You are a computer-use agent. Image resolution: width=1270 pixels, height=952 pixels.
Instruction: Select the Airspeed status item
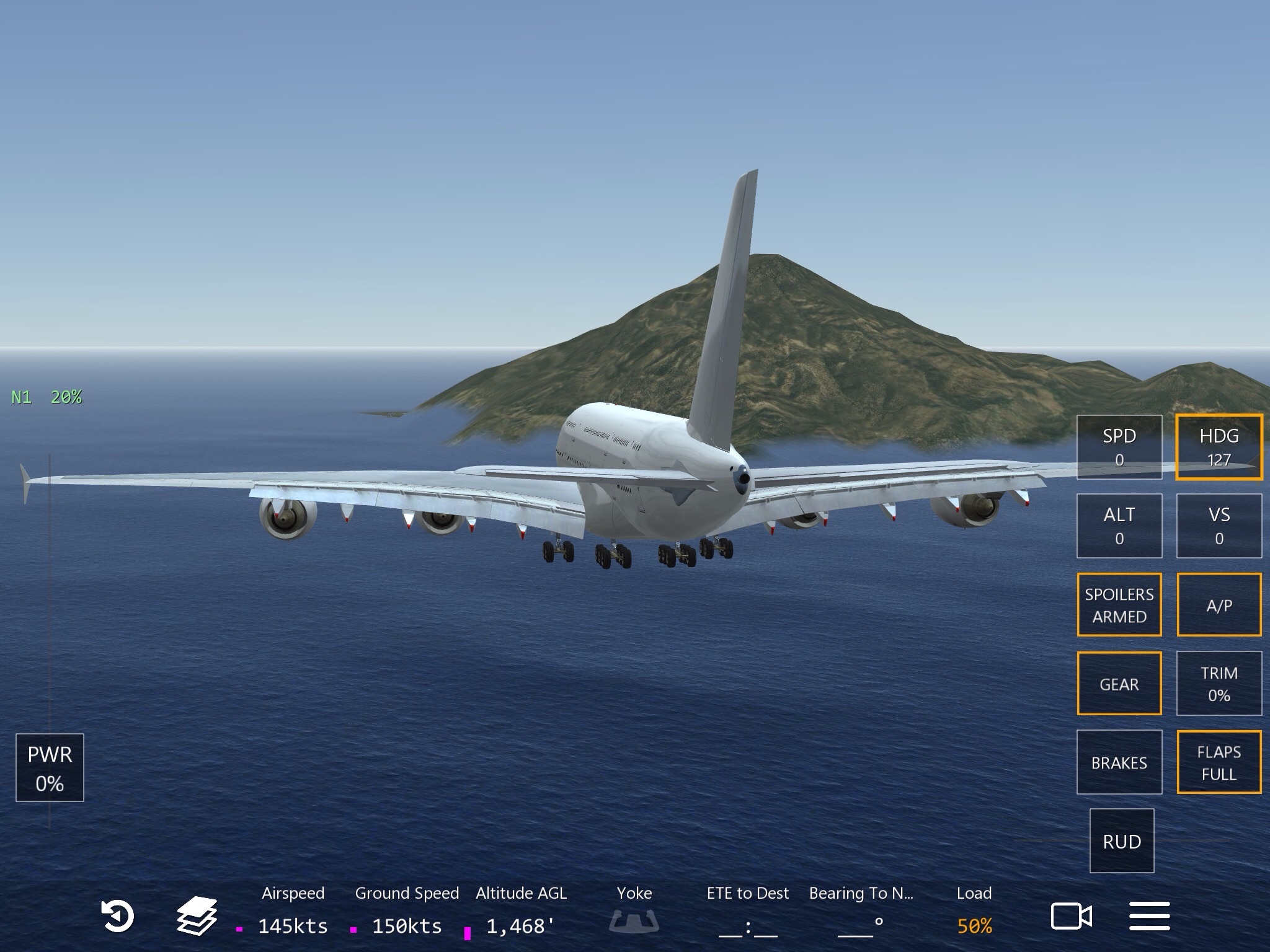(x=293, y=911)
